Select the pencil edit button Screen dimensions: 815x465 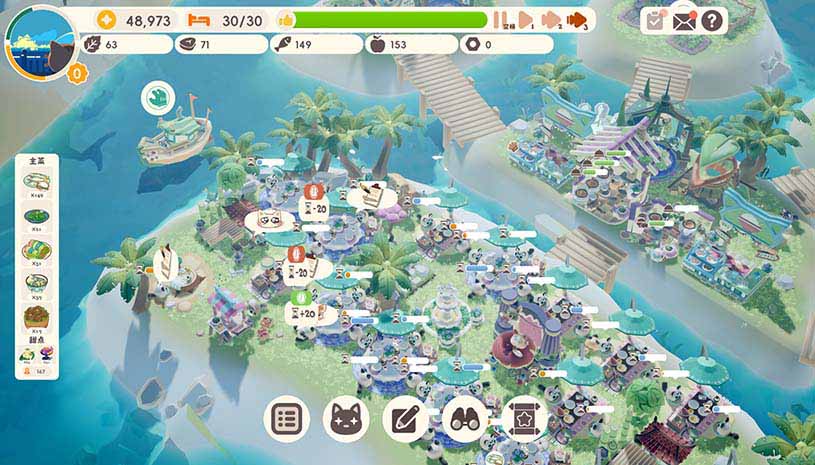coord(407,419)
